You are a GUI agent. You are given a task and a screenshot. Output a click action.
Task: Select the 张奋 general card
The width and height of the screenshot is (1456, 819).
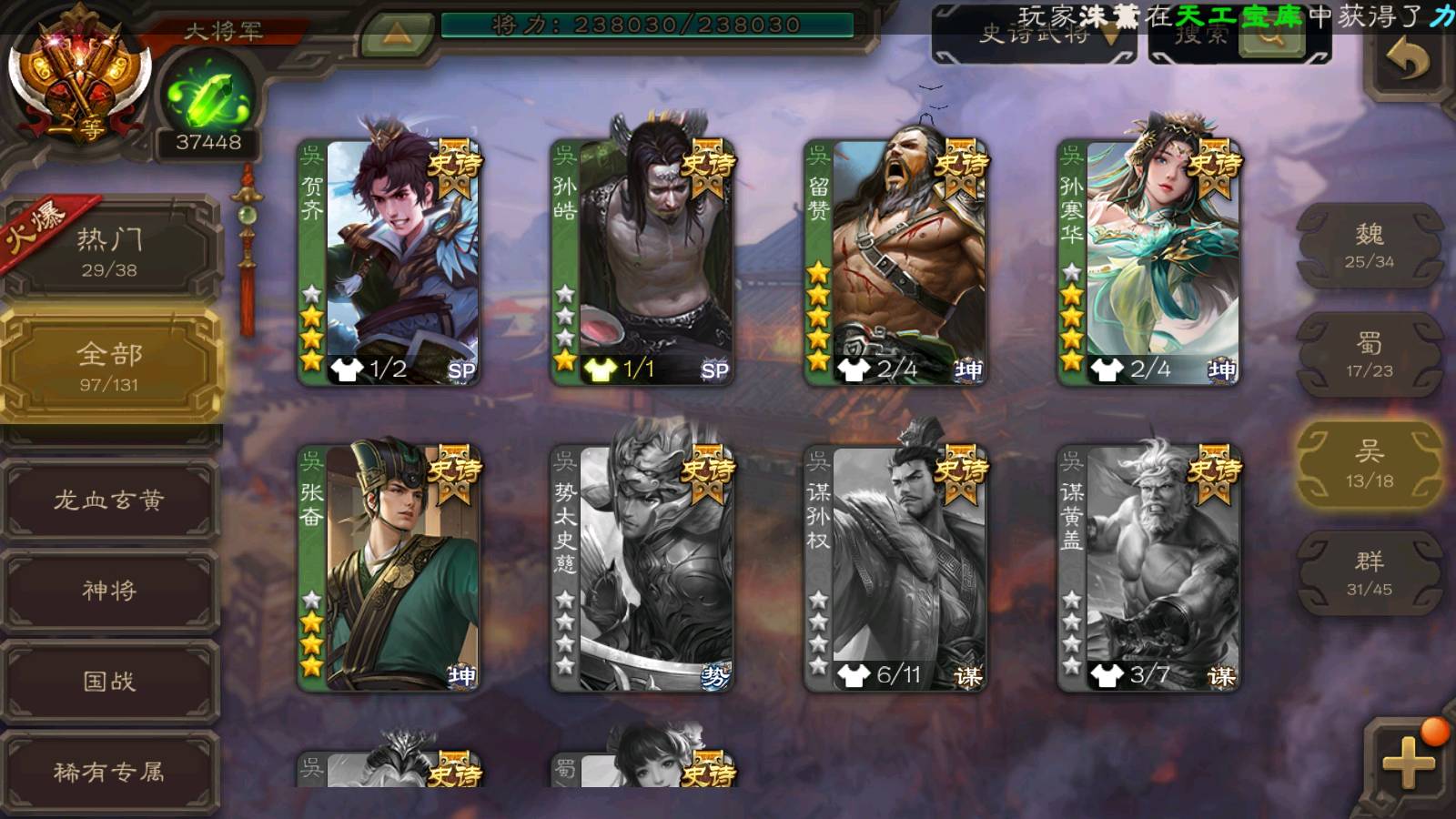tap(389, 568)
